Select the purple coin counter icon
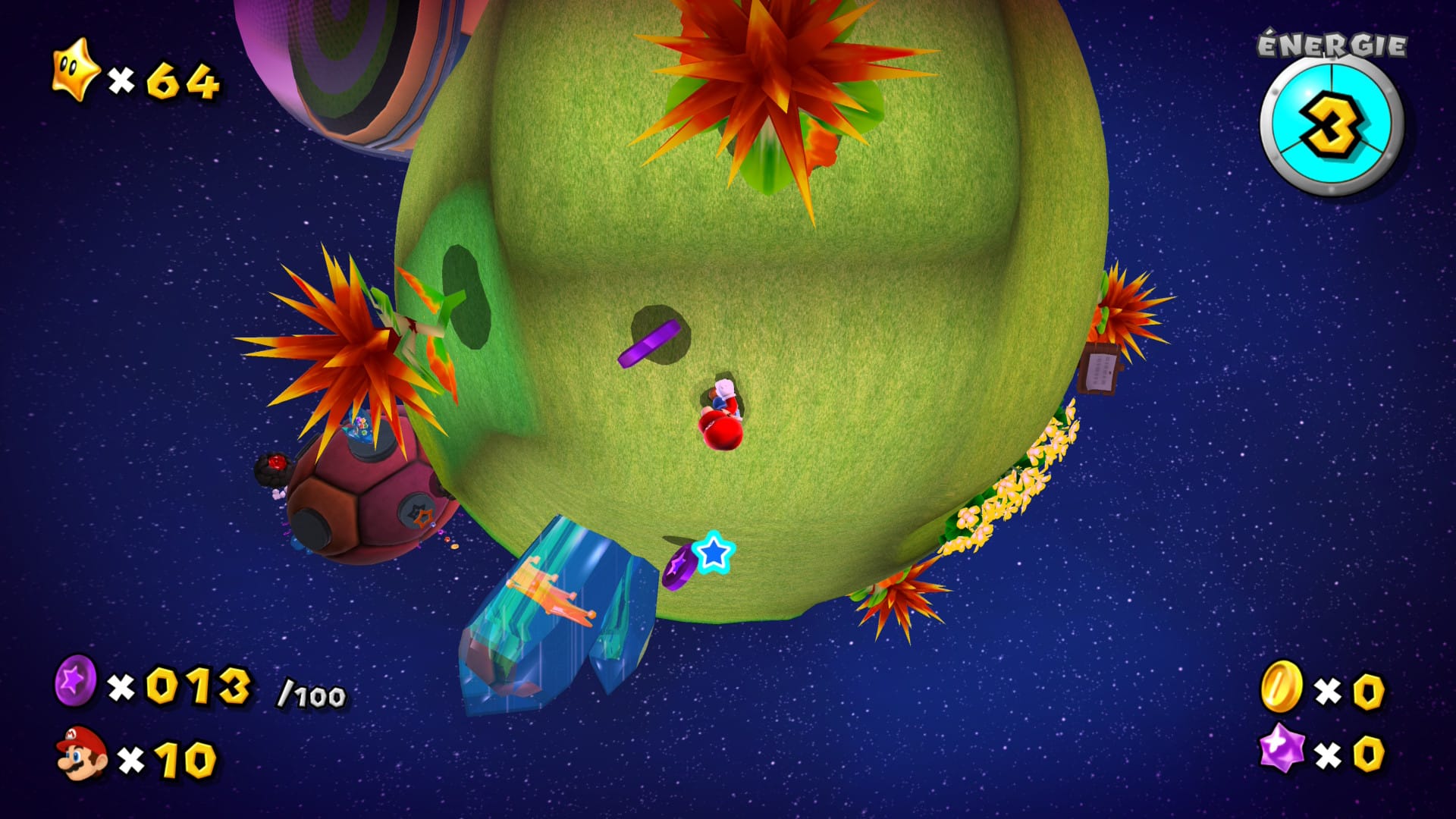This screenshot has height=819, width=1456. (x=76, y=680)
